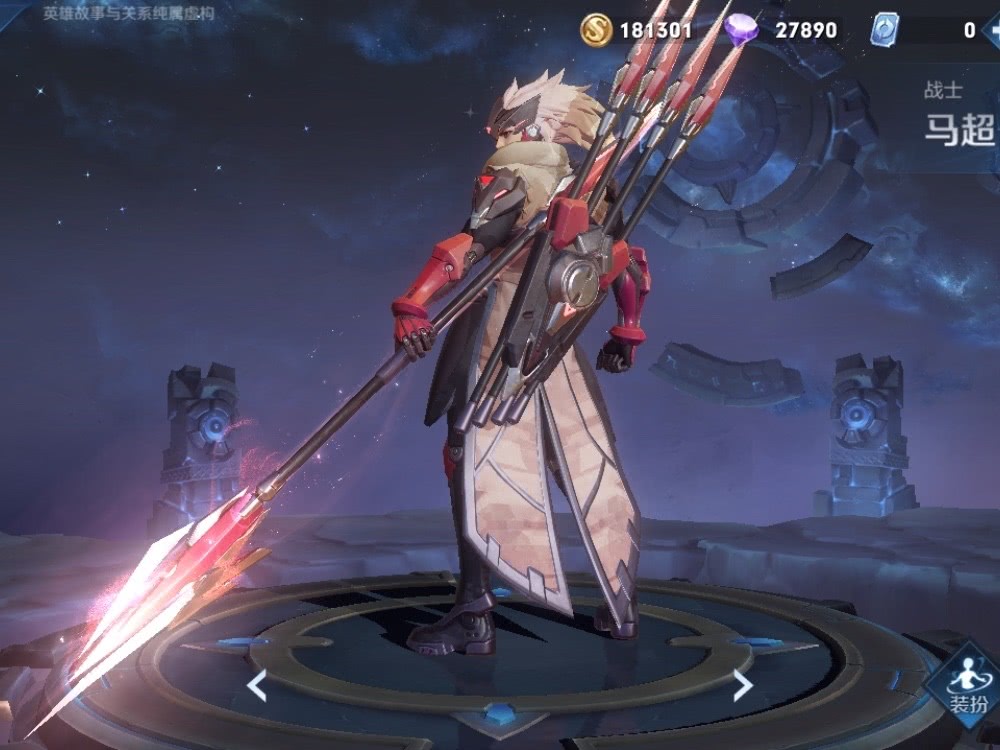Click the blue skin ticket icon
This screenshot has height=750, width=1000.
[885, 30]
